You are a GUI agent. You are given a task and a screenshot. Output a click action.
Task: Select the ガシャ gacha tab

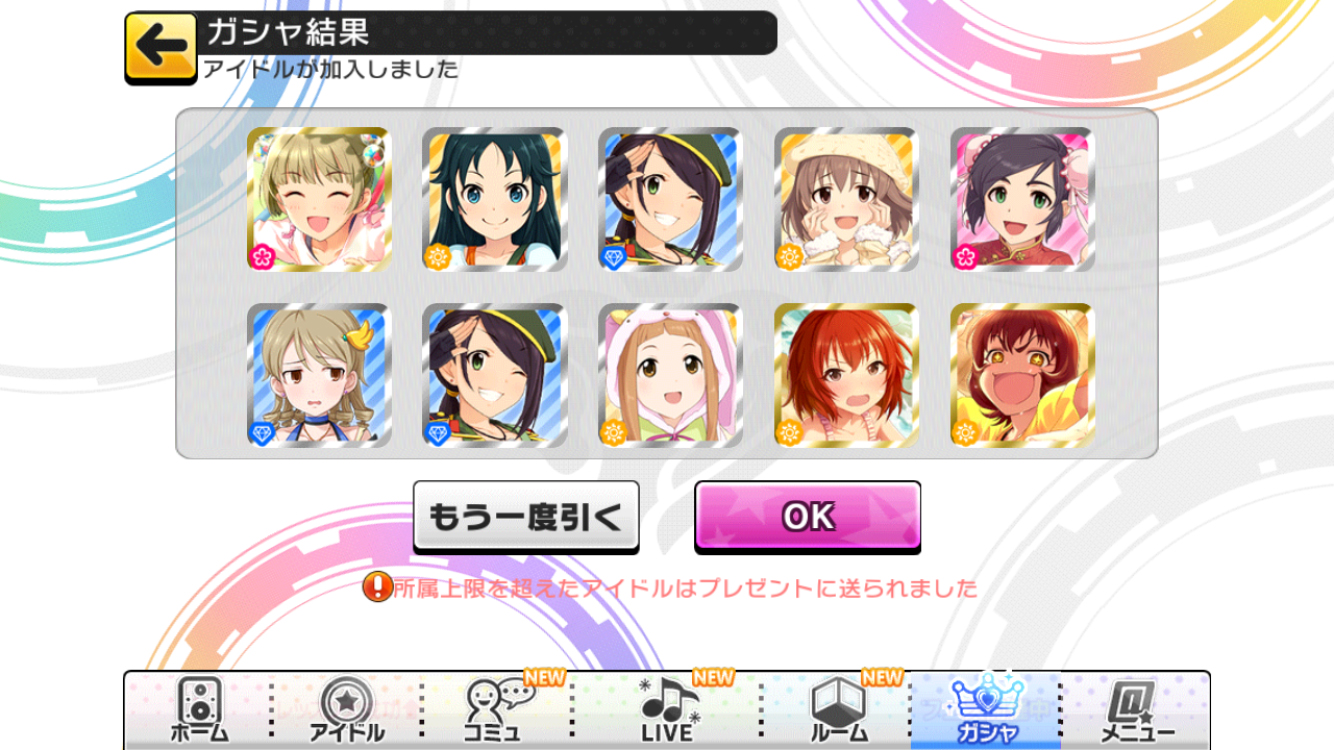986,710
